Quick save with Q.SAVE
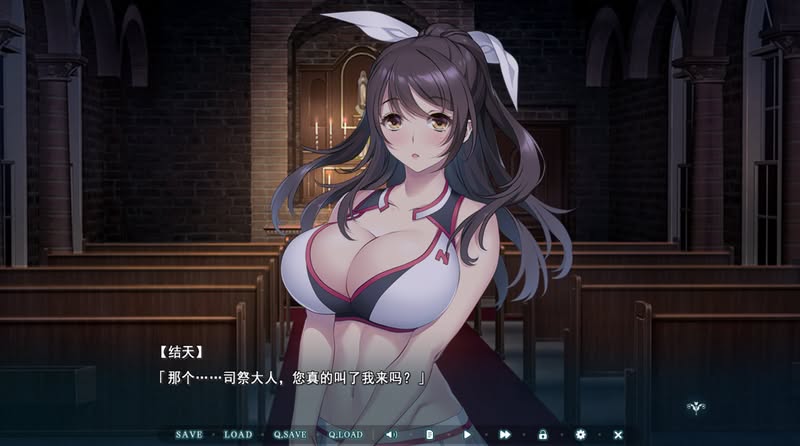Image resolution: width=800 pixels, height=446 pixels. pos(290,435)
